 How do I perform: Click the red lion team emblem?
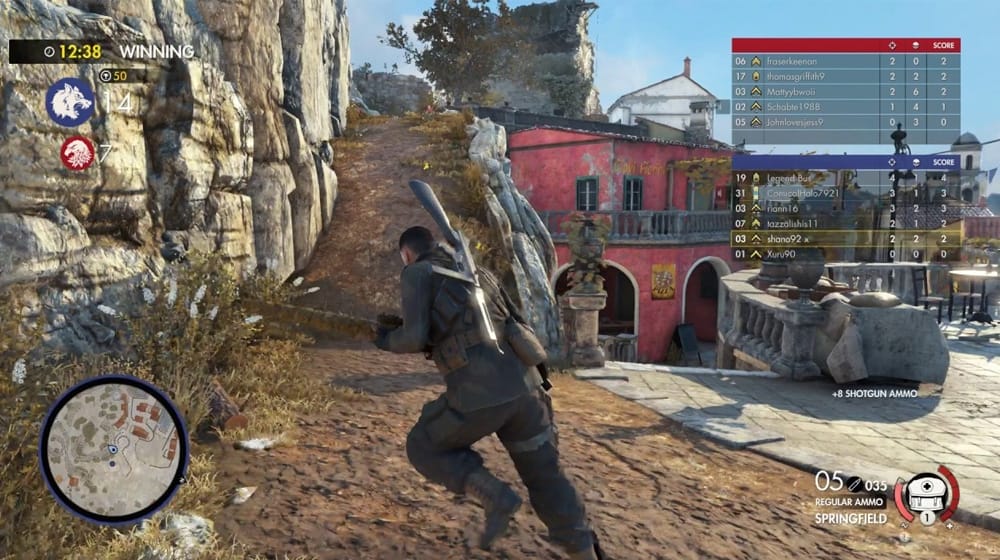(x=78, y=153)
